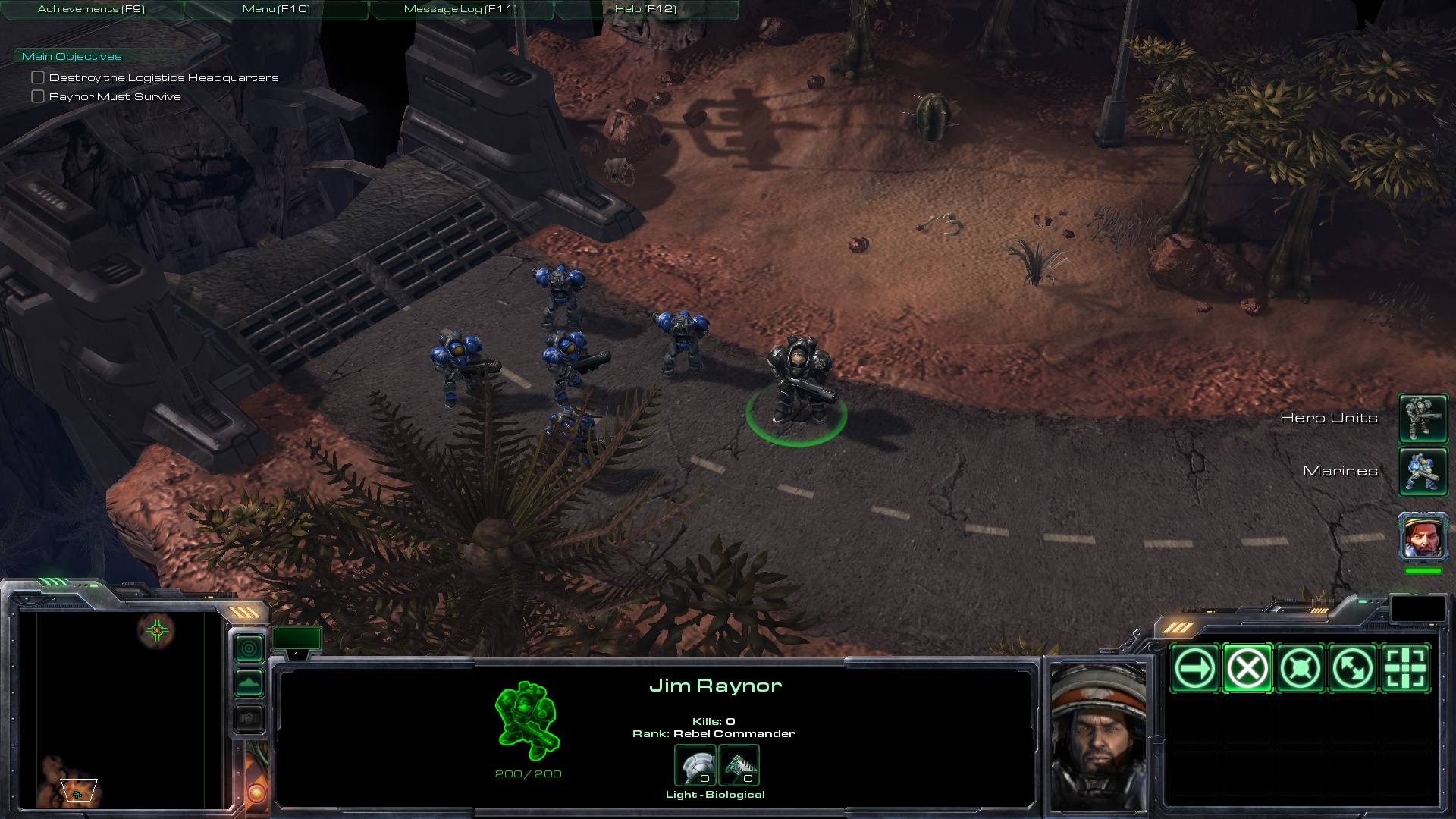Toggle minimap terrain display button
1456x819 pixels.
(249, 683)
